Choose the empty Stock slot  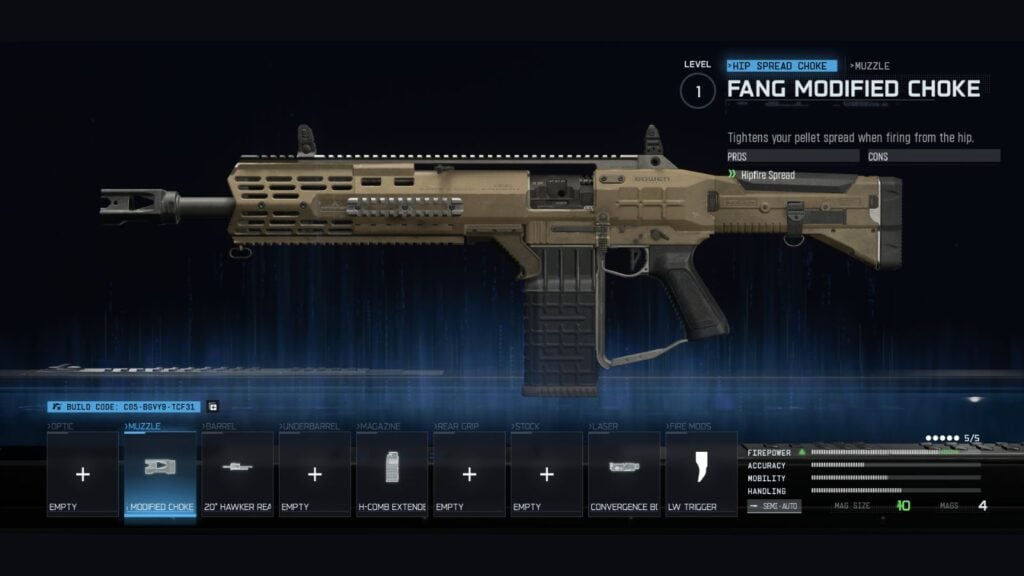[x=546, y=474]
